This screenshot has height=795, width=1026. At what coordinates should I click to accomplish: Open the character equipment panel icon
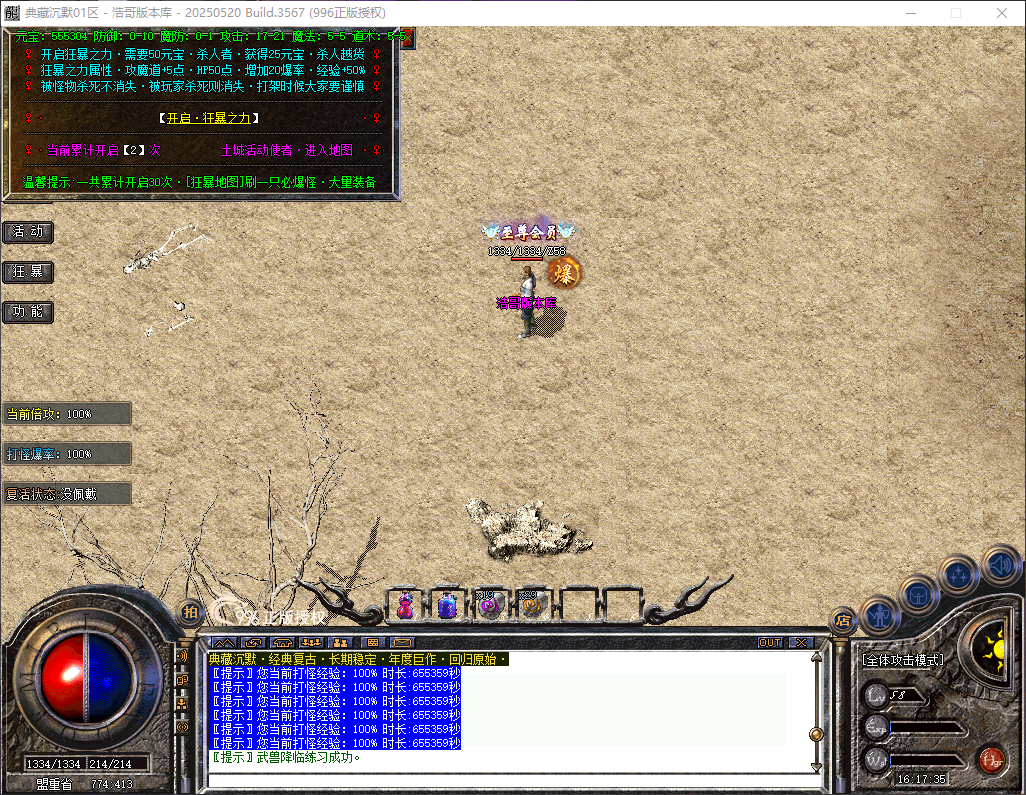pos(880,612)
